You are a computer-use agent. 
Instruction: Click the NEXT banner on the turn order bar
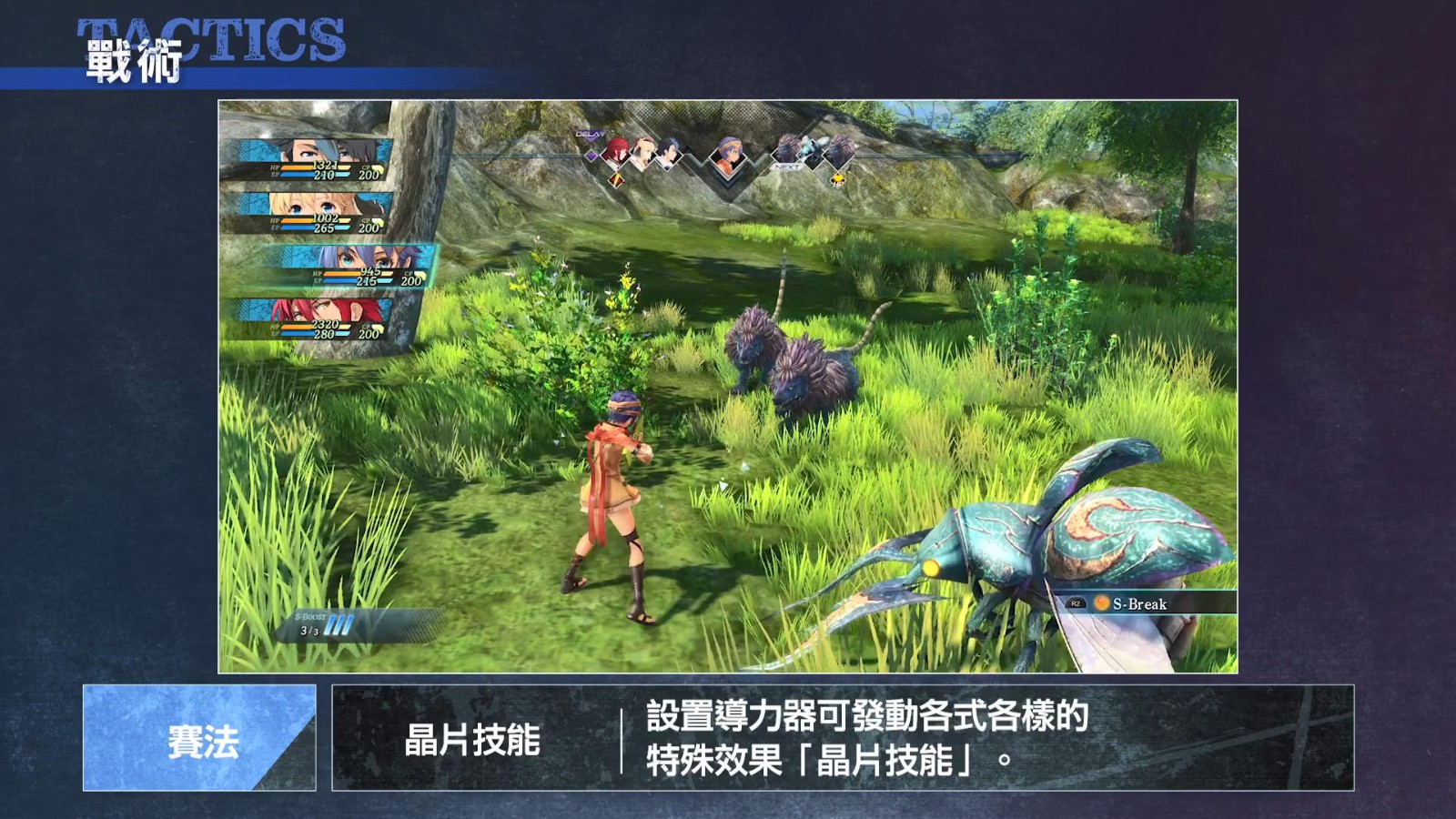click(x=786, y=167)
